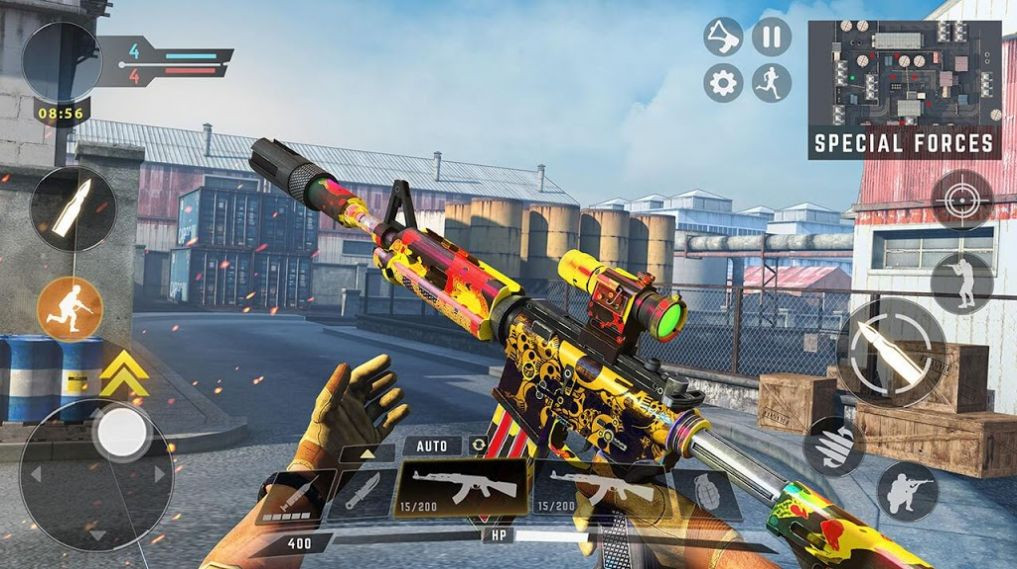Toggle sprint with the running man icon
This screenshot has height=569, width=1017.
(x=771, y=82)
